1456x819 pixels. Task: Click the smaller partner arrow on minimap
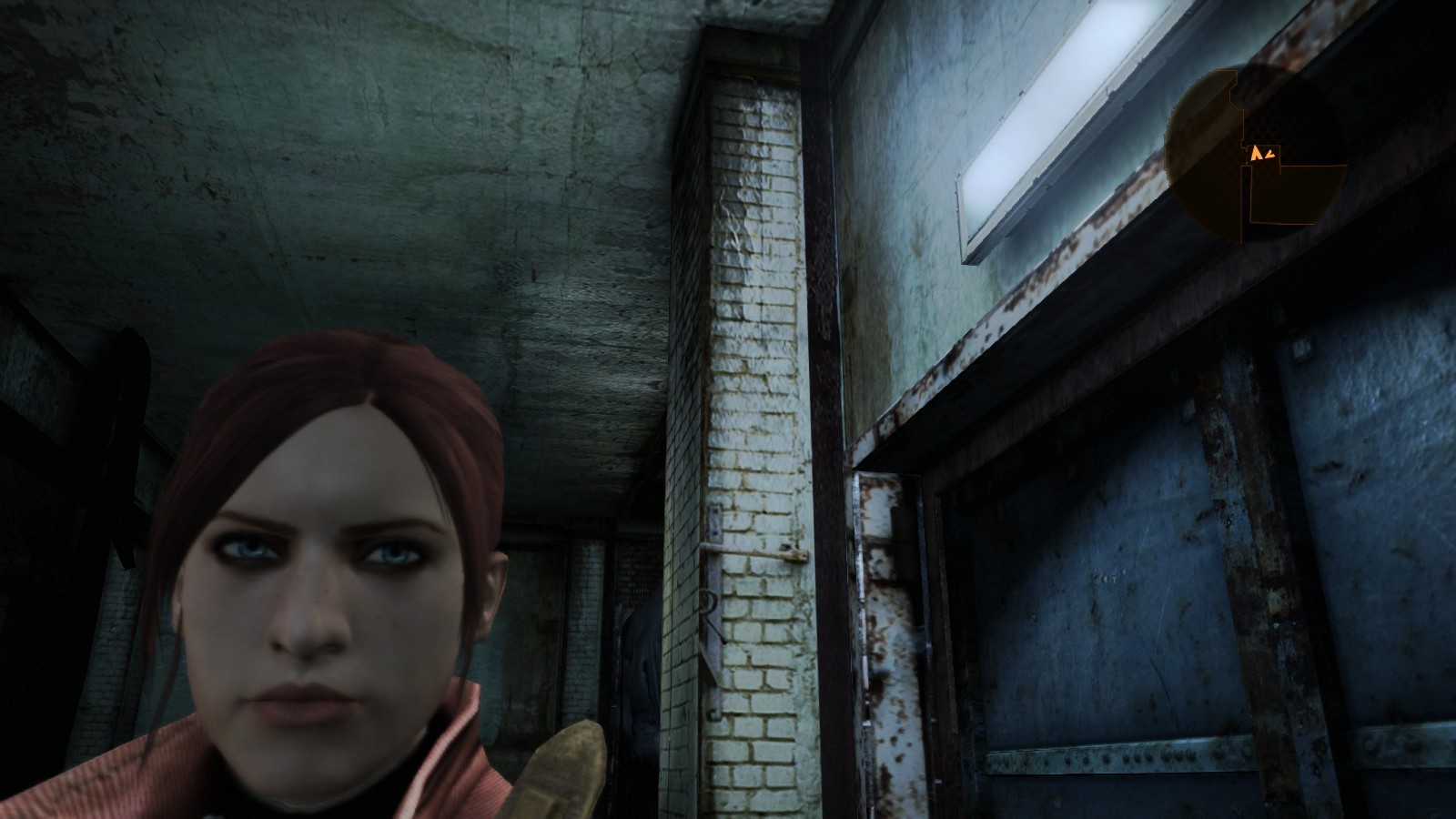(1270, 155)
